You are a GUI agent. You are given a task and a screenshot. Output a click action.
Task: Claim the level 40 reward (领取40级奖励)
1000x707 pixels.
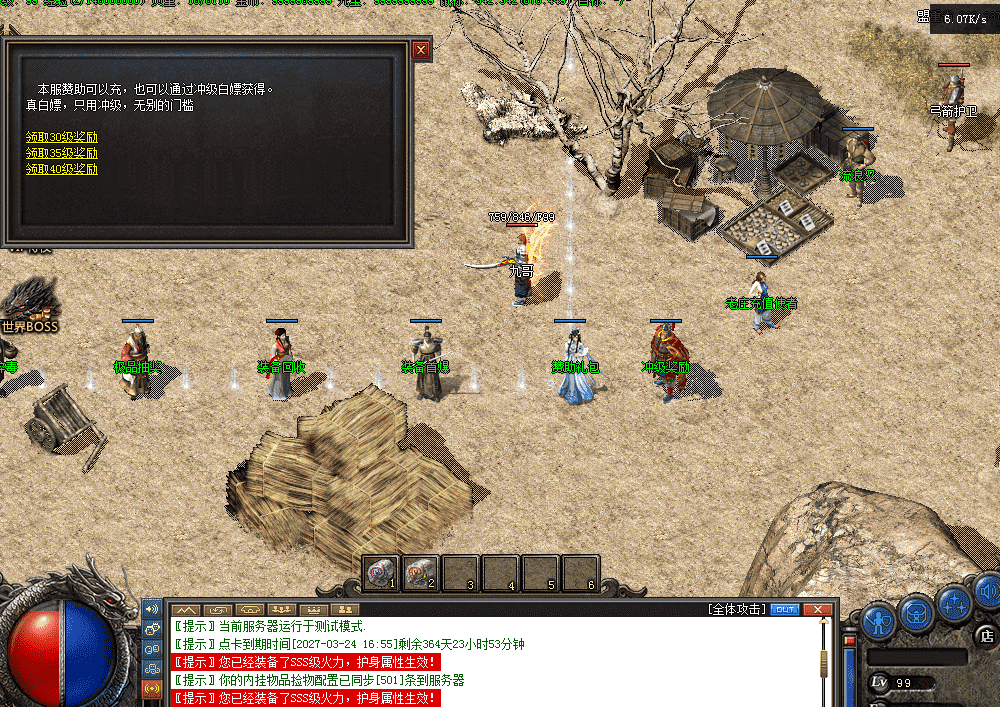[62, 169]
